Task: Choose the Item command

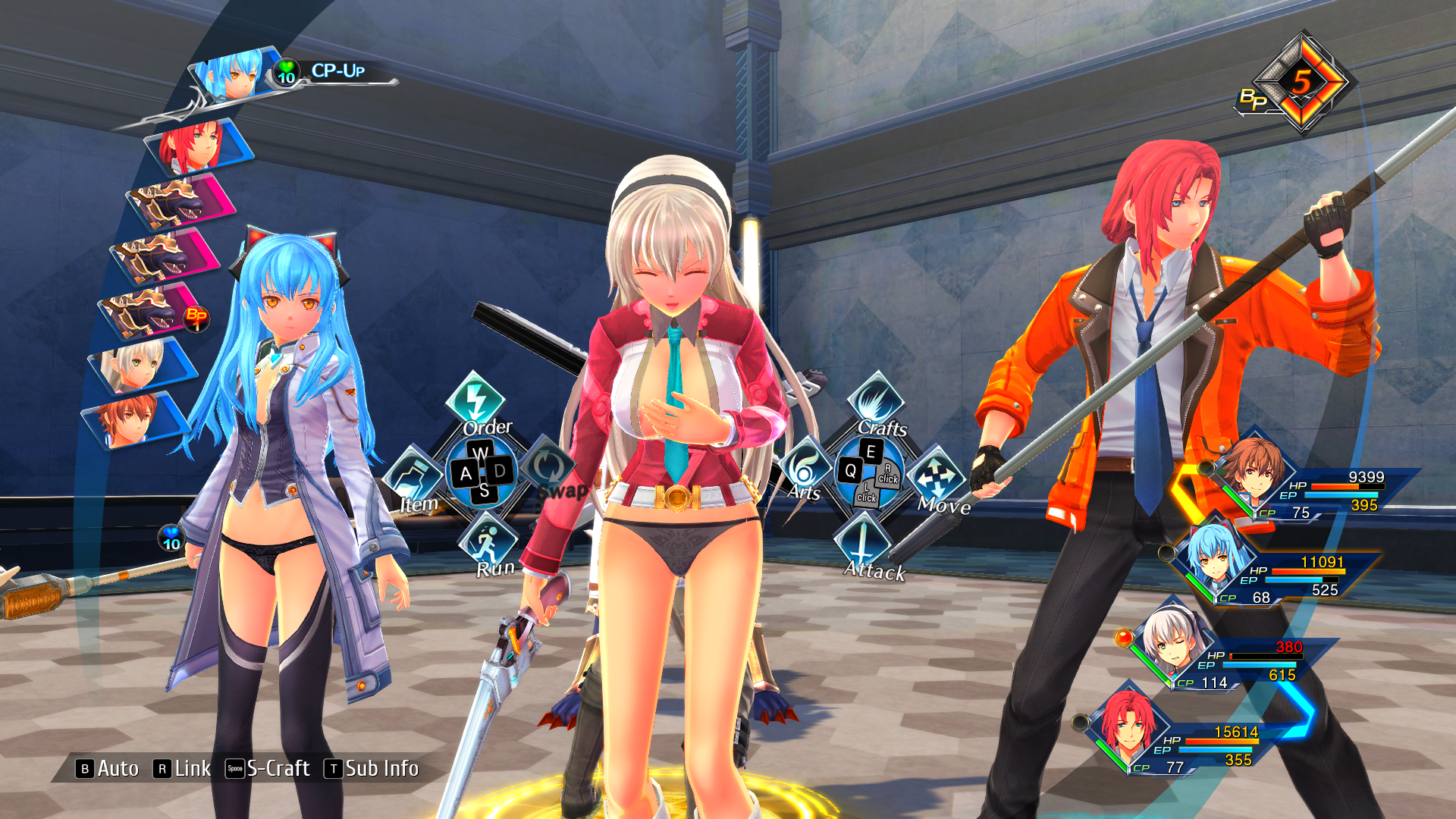Action: tap(414, 478)
